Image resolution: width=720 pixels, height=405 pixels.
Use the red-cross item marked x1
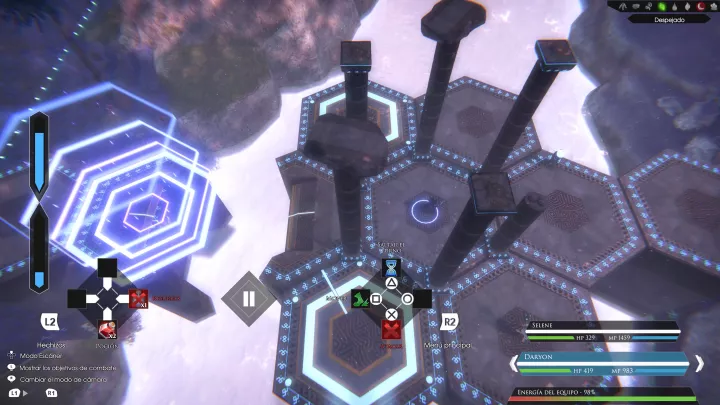coord(138,298)
